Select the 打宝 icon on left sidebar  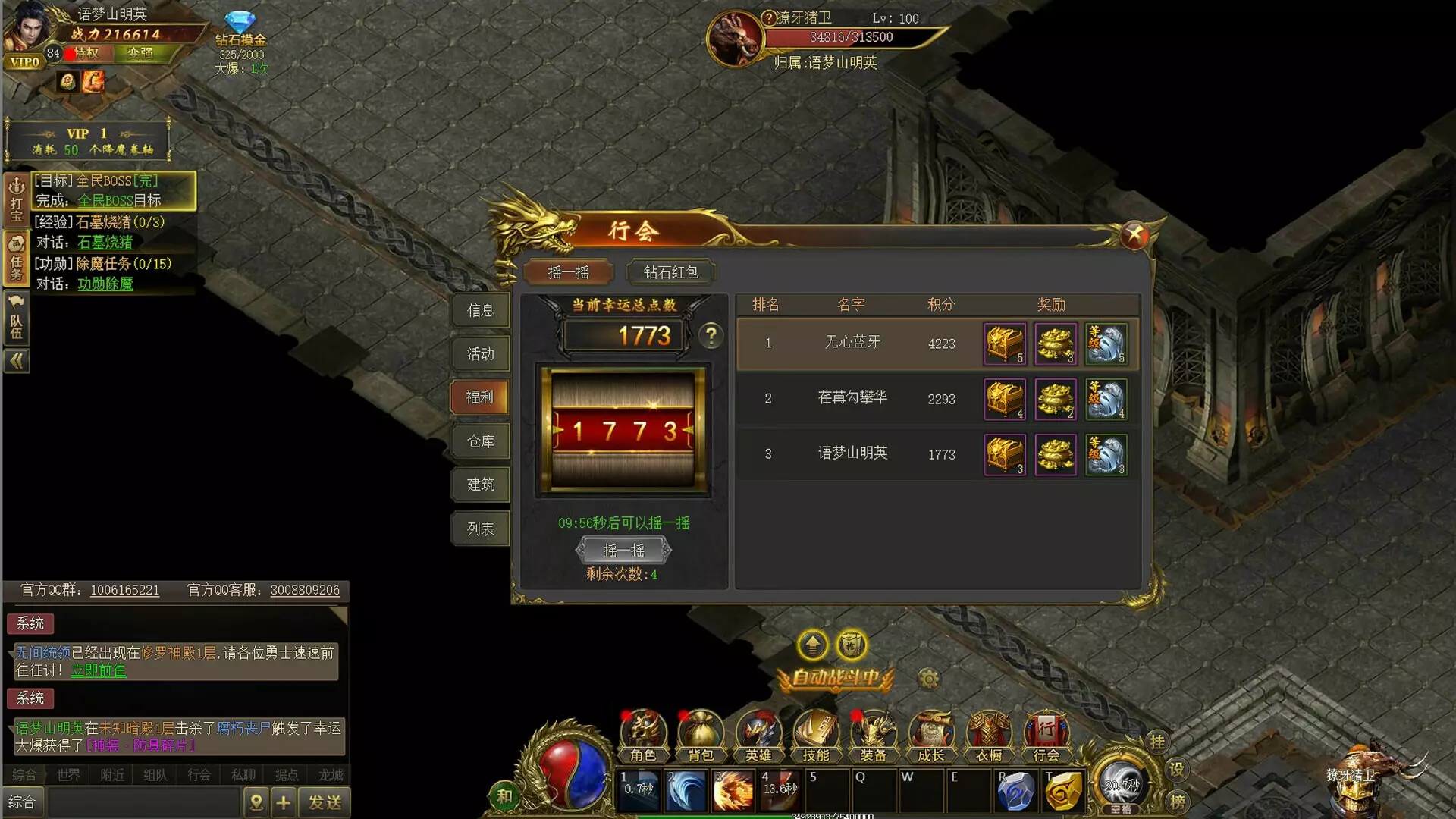16,195
